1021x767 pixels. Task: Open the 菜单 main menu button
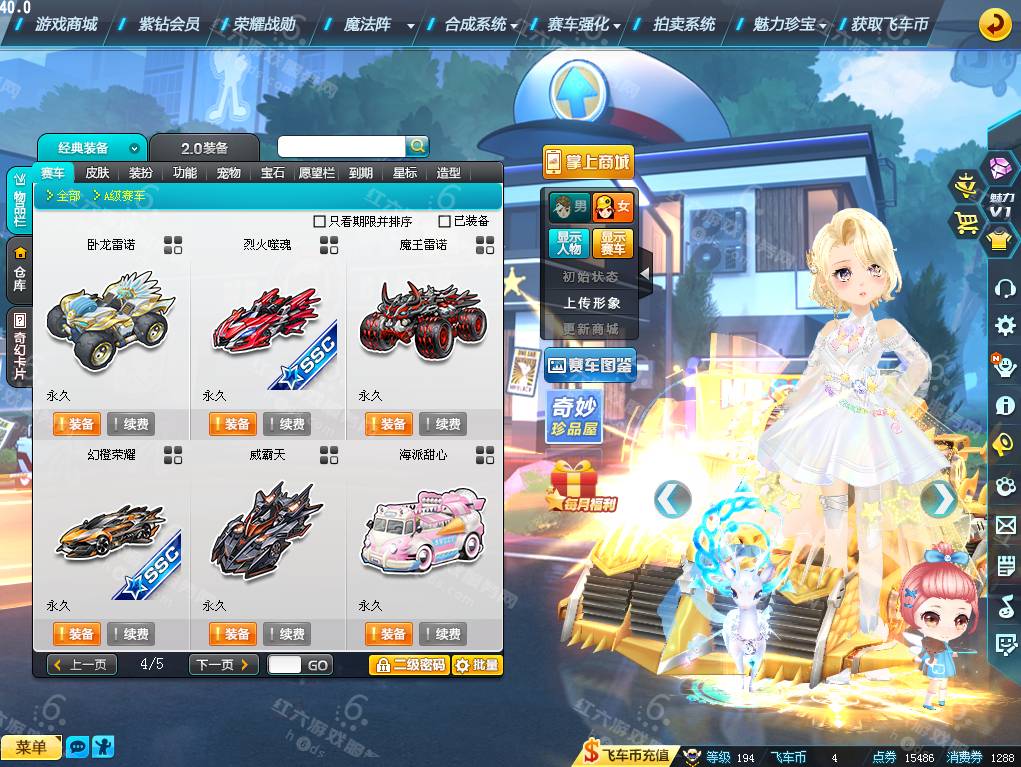[x=31, y=747]
